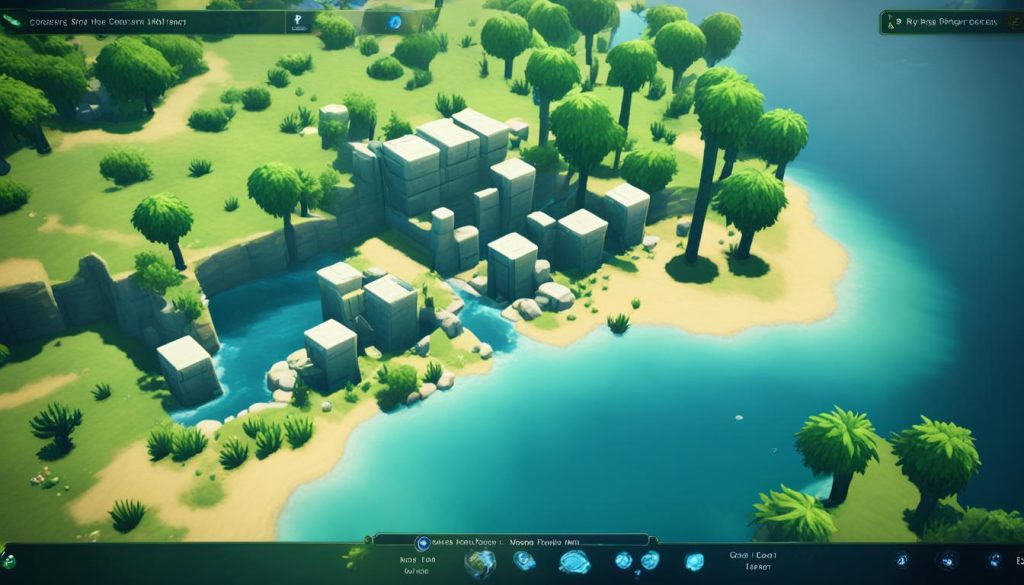This screenshot has width=1024, height=585.
Task: Click the globe icon in the bottom bar
Action: coord(479,560)
